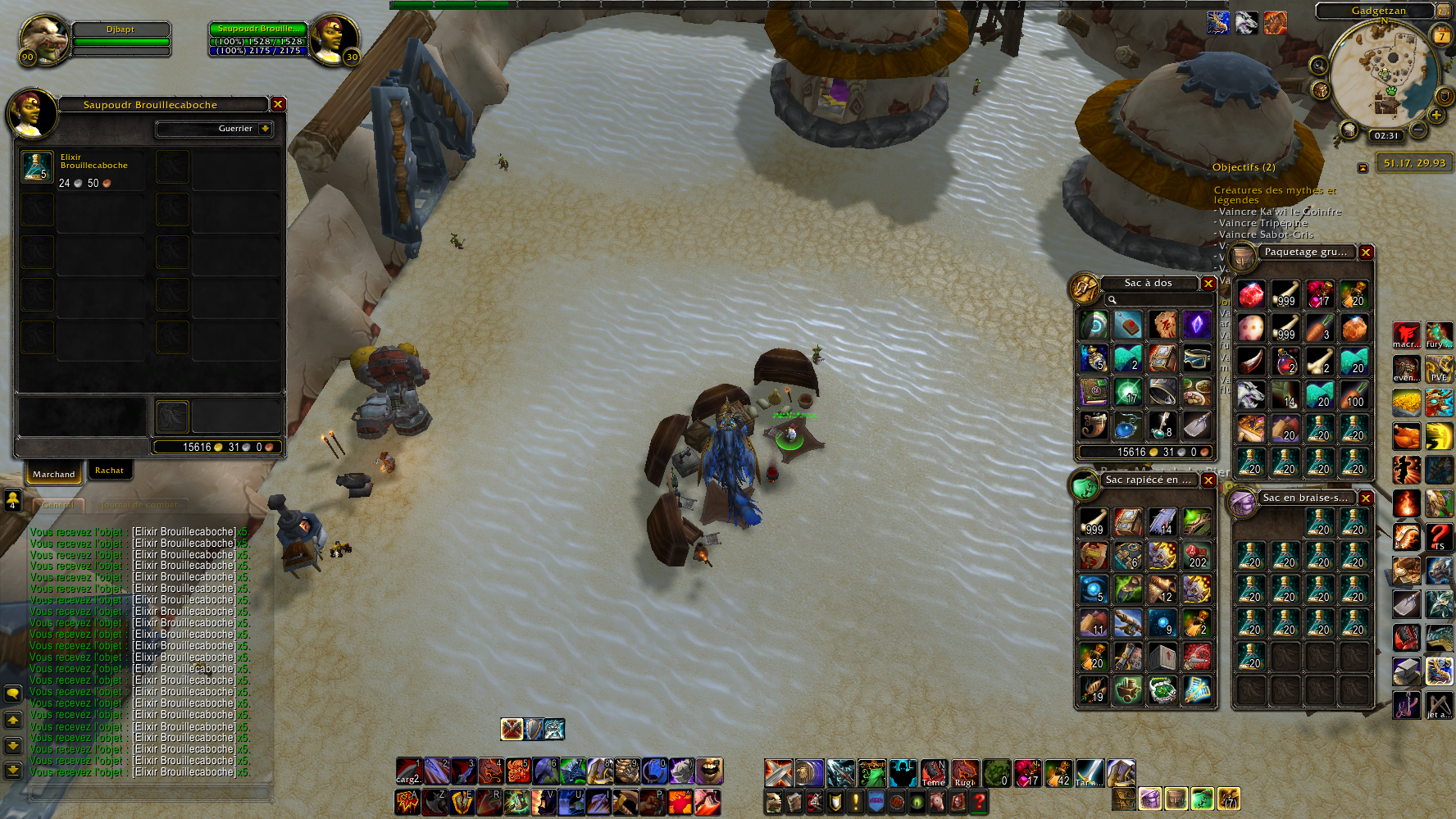
Task: Click the target portrait of Saupoudr
Action: [x=334, y=39]
